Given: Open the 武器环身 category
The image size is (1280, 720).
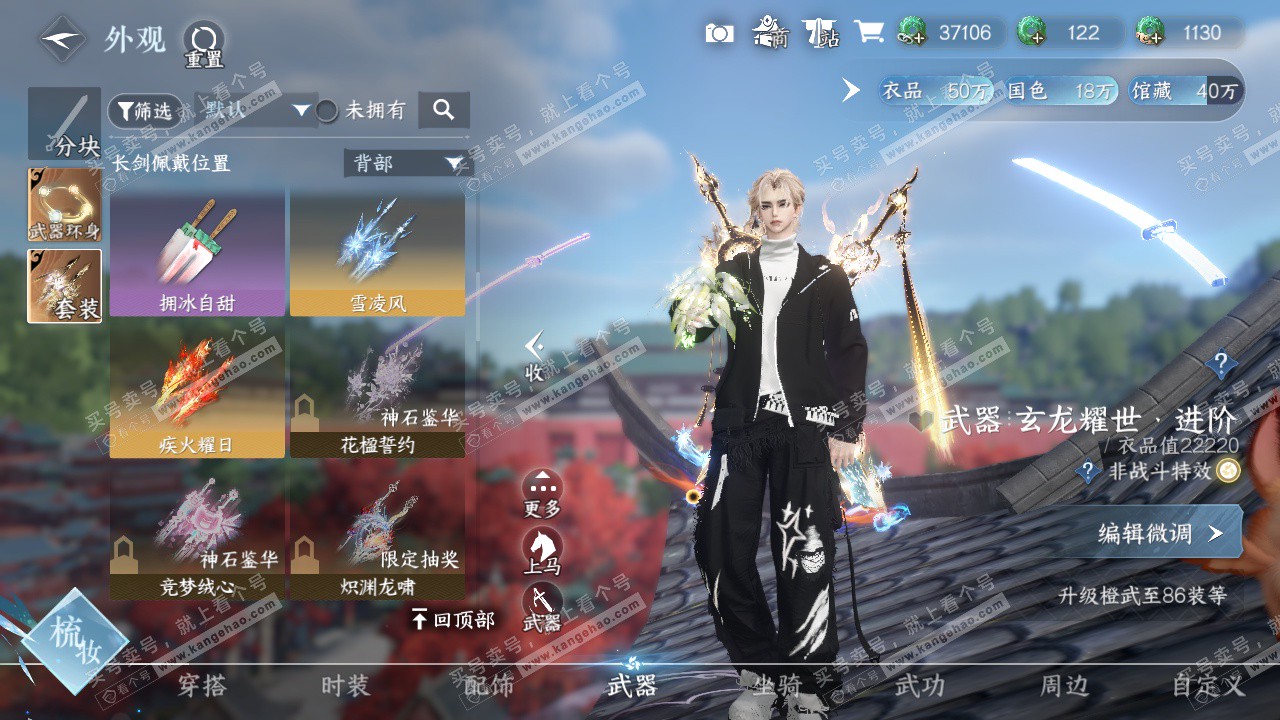Looking at the screenshot, I should click(x=65, y=205).
